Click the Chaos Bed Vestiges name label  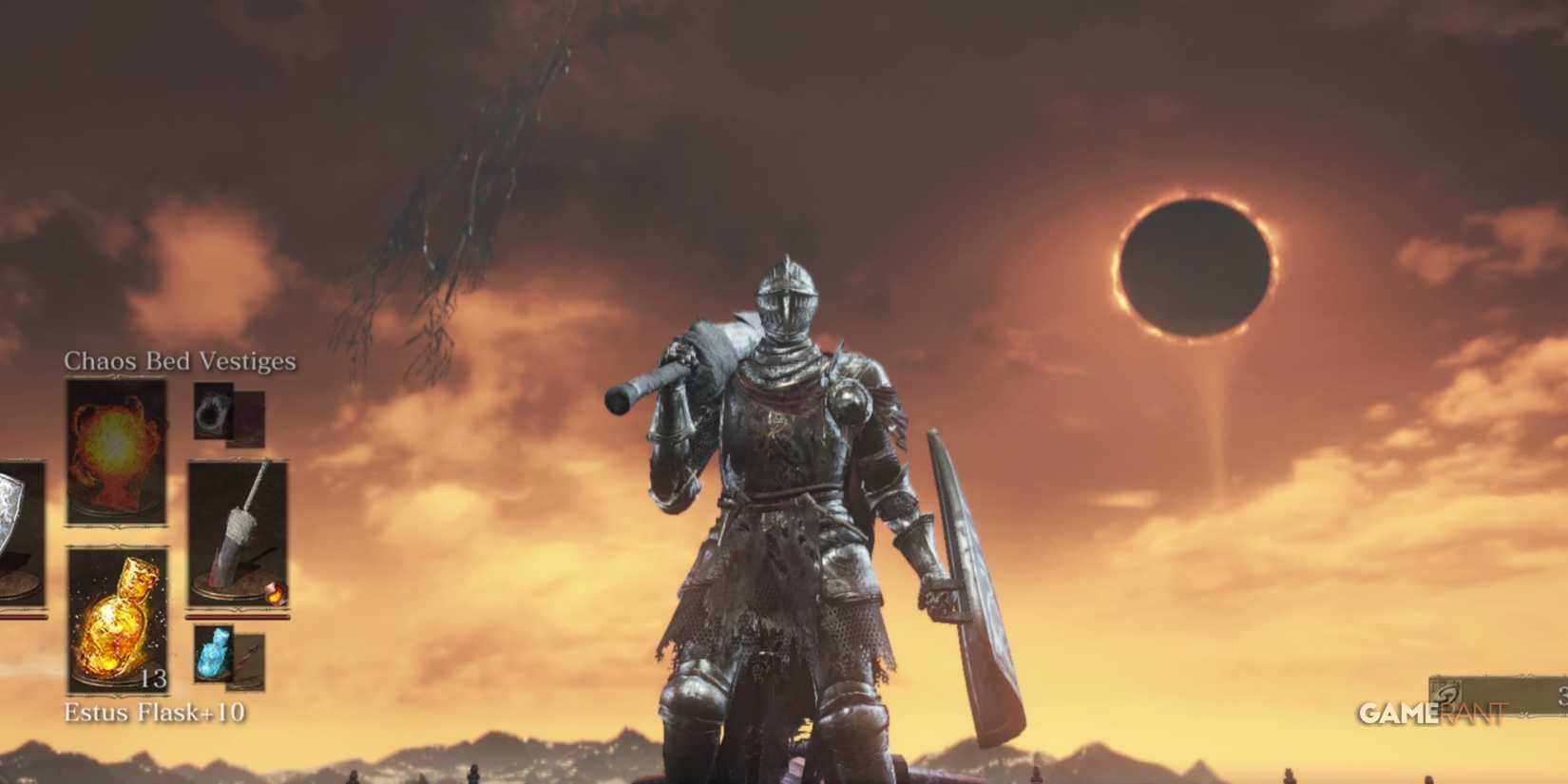coord(179,361)
